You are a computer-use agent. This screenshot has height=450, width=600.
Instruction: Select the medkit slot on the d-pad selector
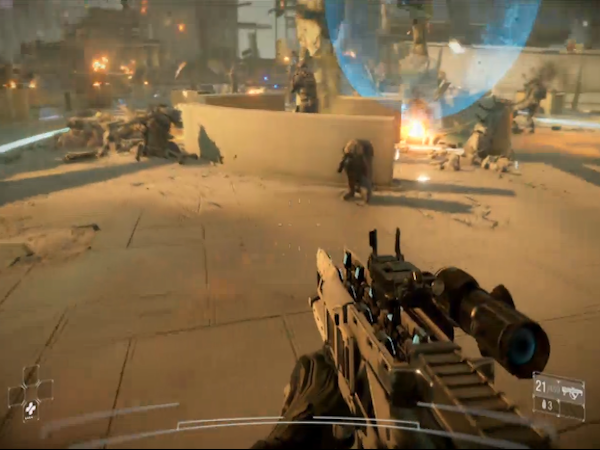pyautogui.click(x=30, y=407)
